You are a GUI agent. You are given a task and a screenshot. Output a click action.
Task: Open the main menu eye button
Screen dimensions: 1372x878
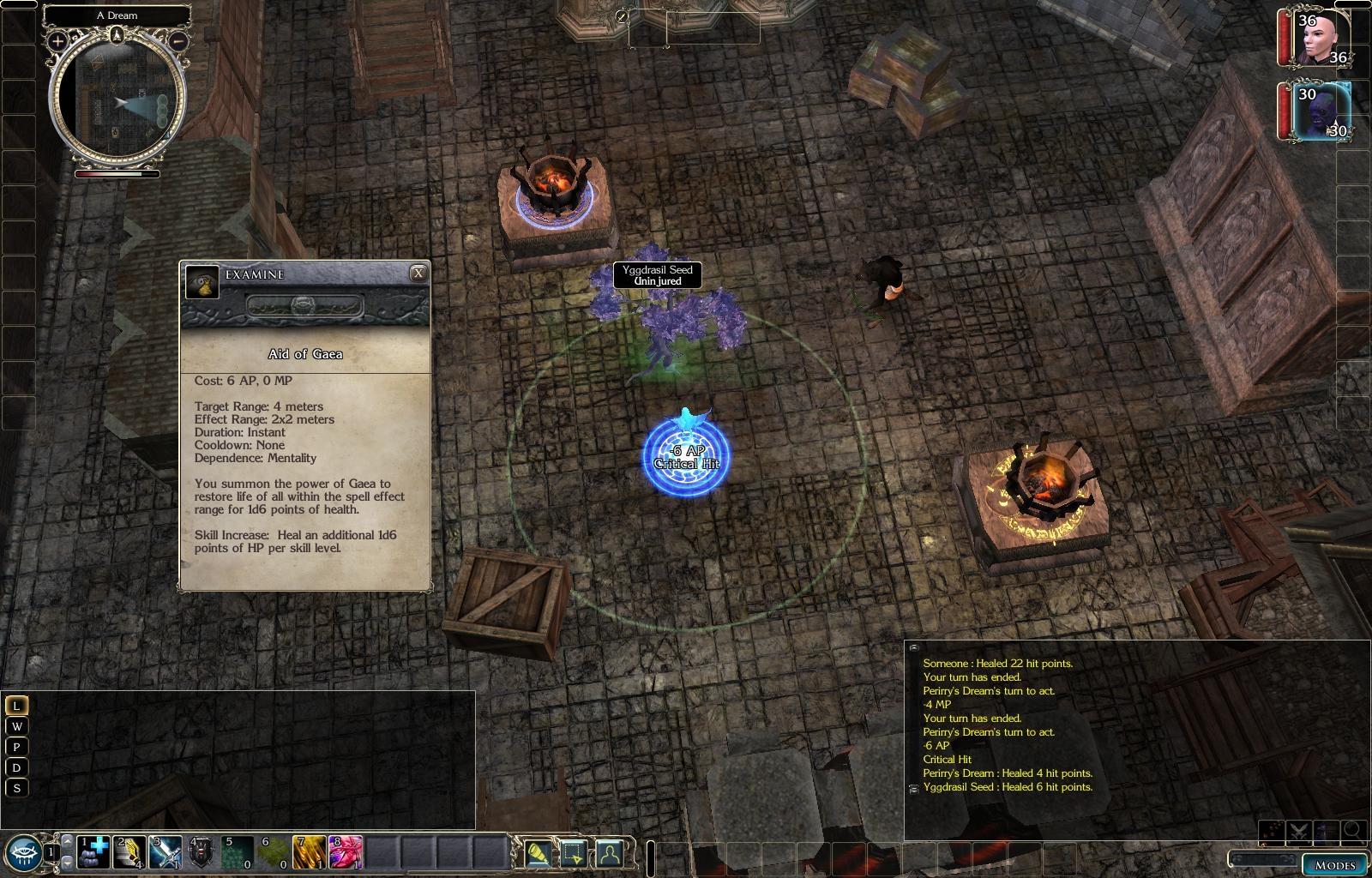pos(22,851)
